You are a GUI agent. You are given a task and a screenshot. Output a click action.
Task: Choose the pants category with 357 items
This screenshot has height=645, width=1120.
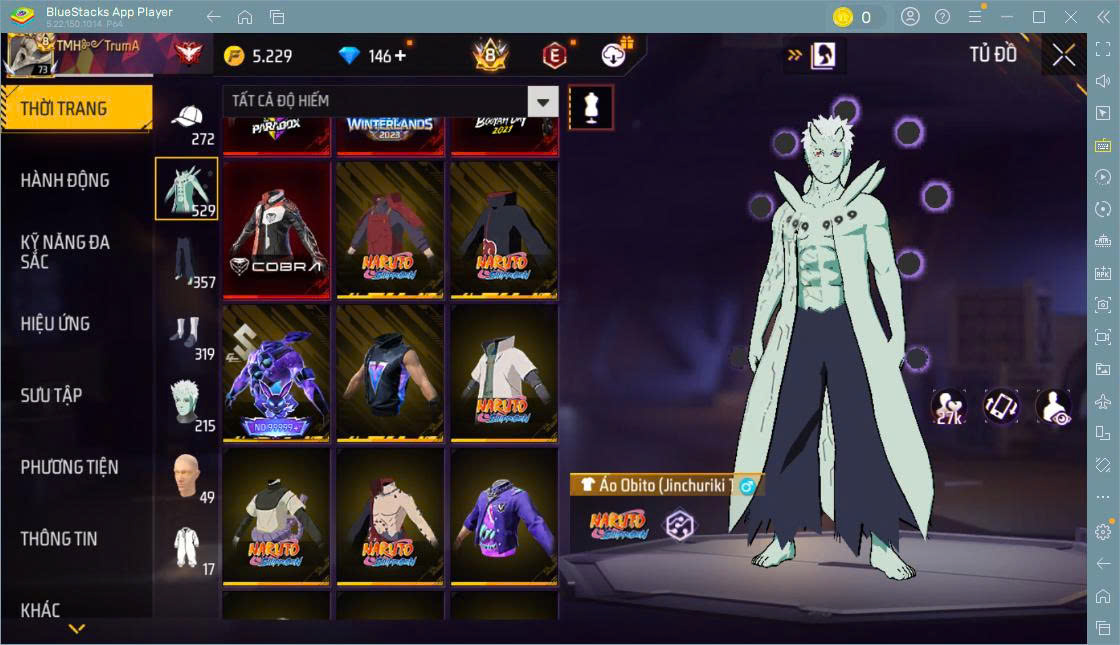[187, 262]
